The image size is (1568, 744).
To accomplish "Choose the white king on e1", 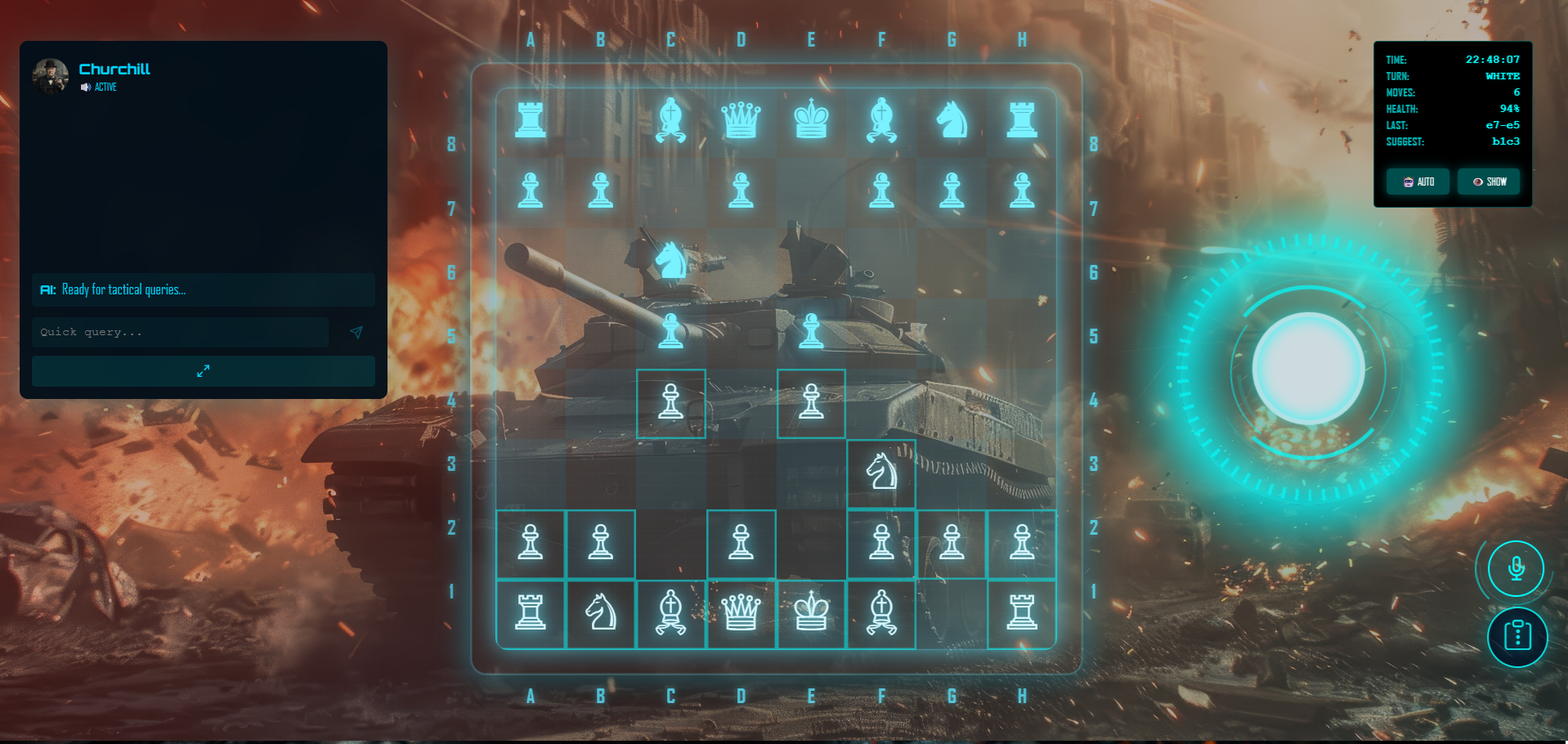I will click(x=811, y=612).
